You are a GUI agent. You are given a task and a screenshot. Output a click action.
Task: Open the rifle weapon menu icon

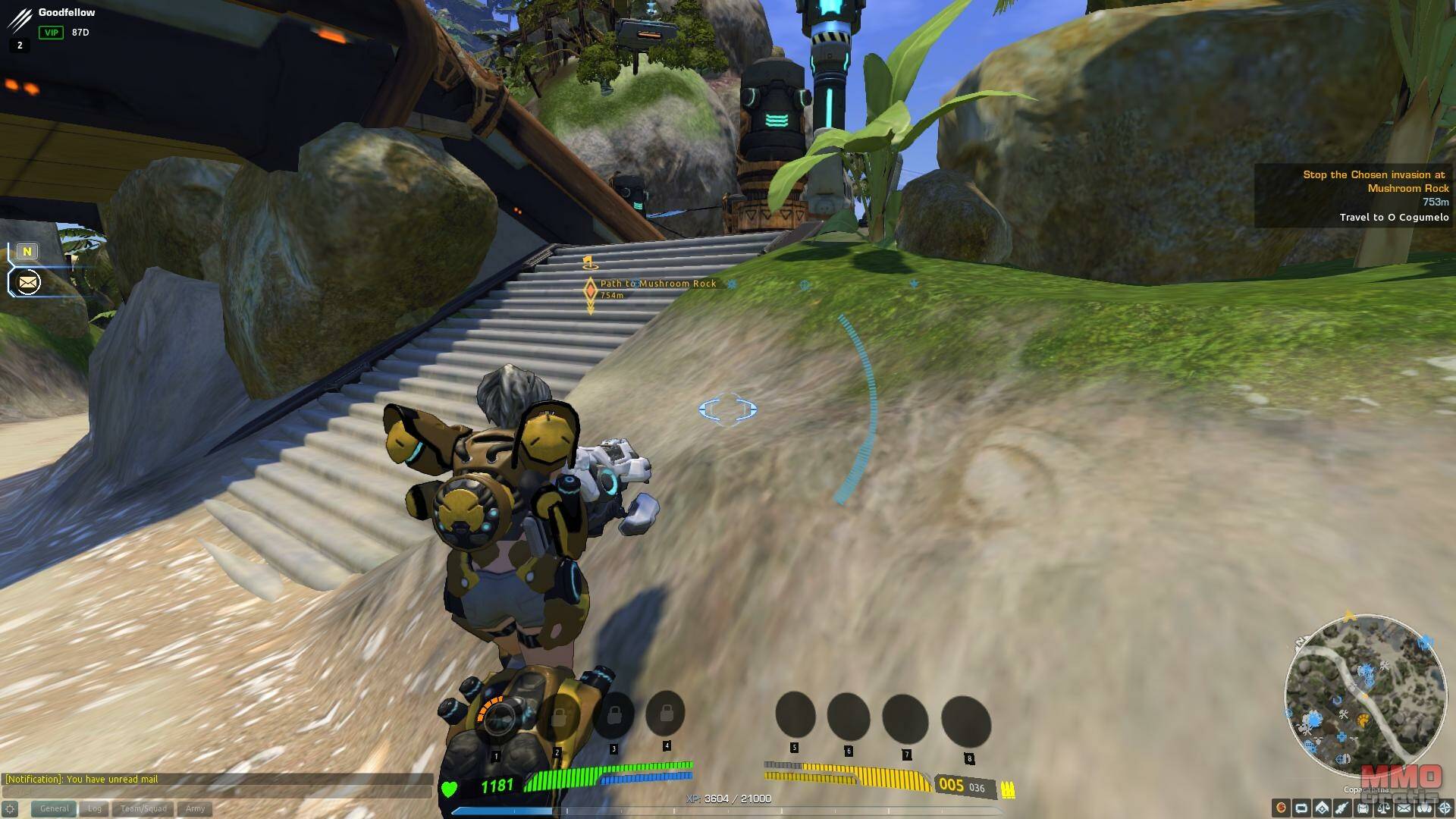coord(1342,808)
